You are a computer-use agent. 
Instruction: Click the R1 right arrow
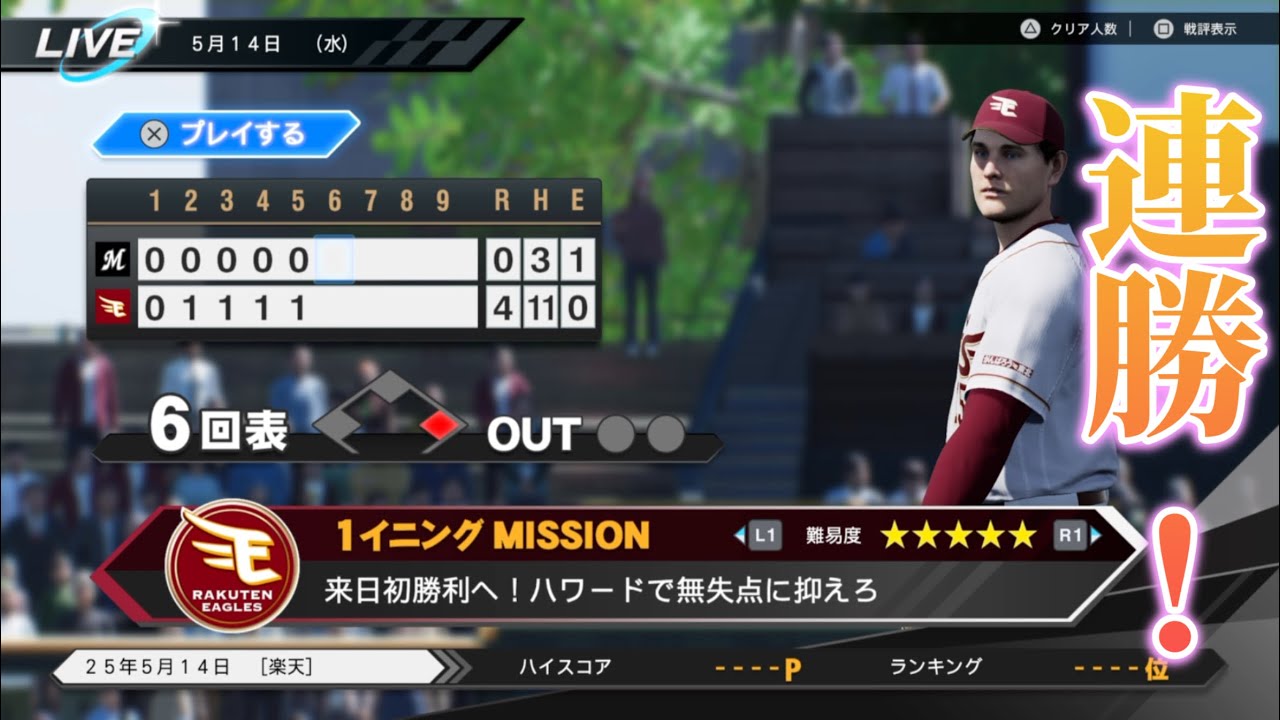click(x=1097, y=535)
